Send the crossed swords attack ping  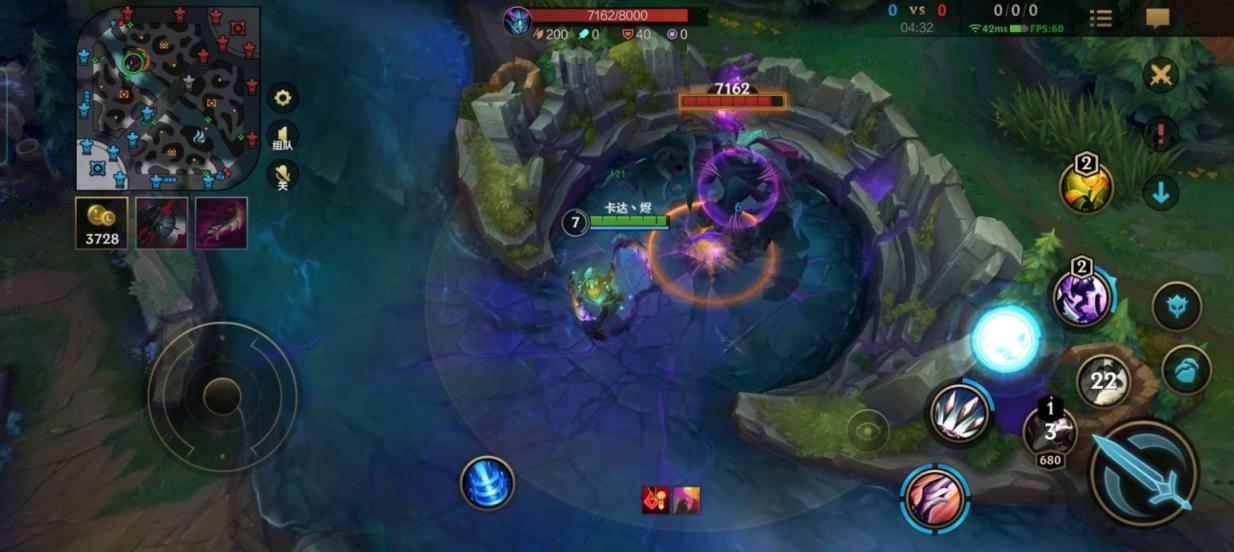(x=1160, y=76)
